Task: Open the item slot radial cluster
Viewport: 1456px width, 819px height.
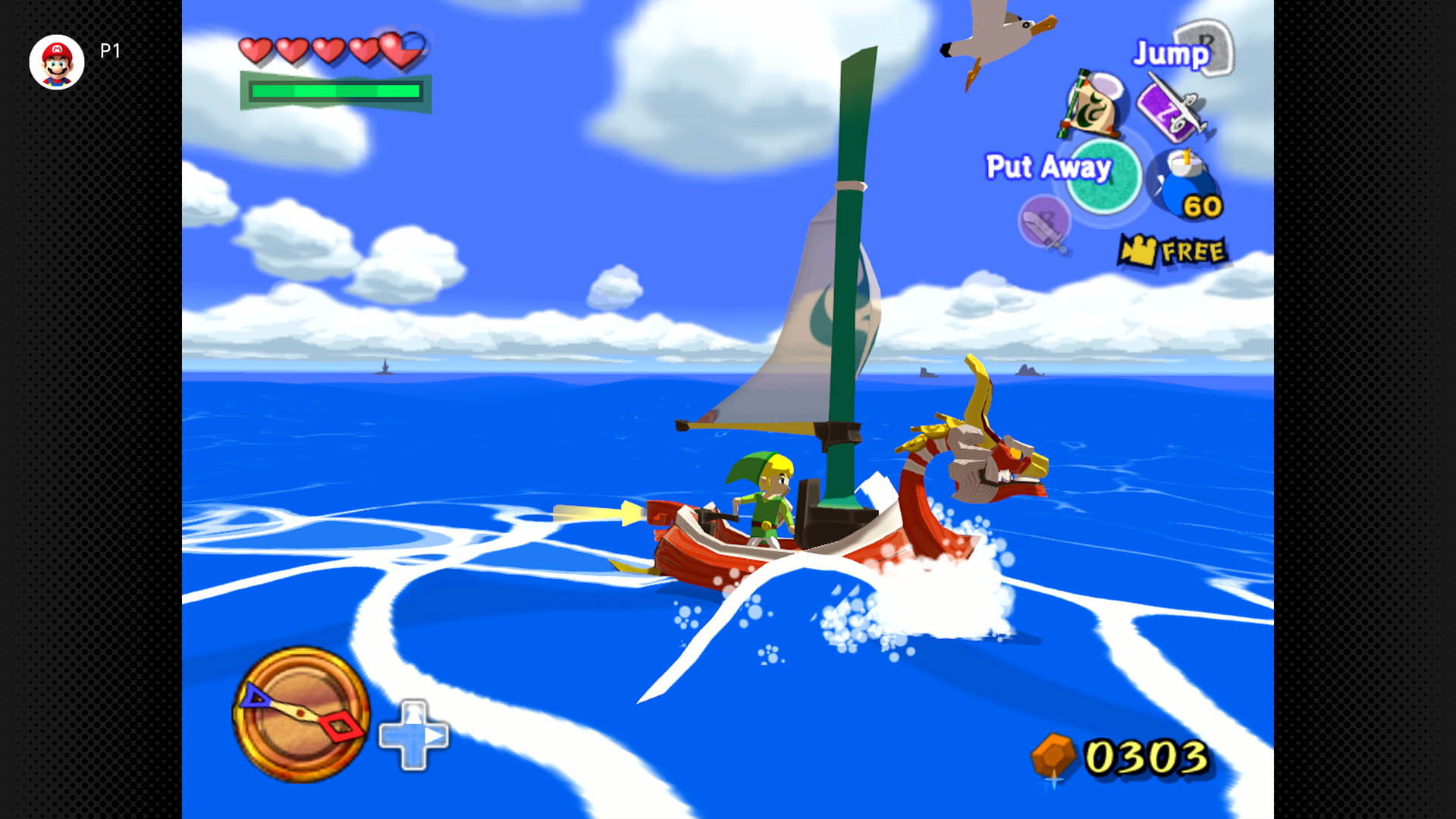Action: [1115, 152]
